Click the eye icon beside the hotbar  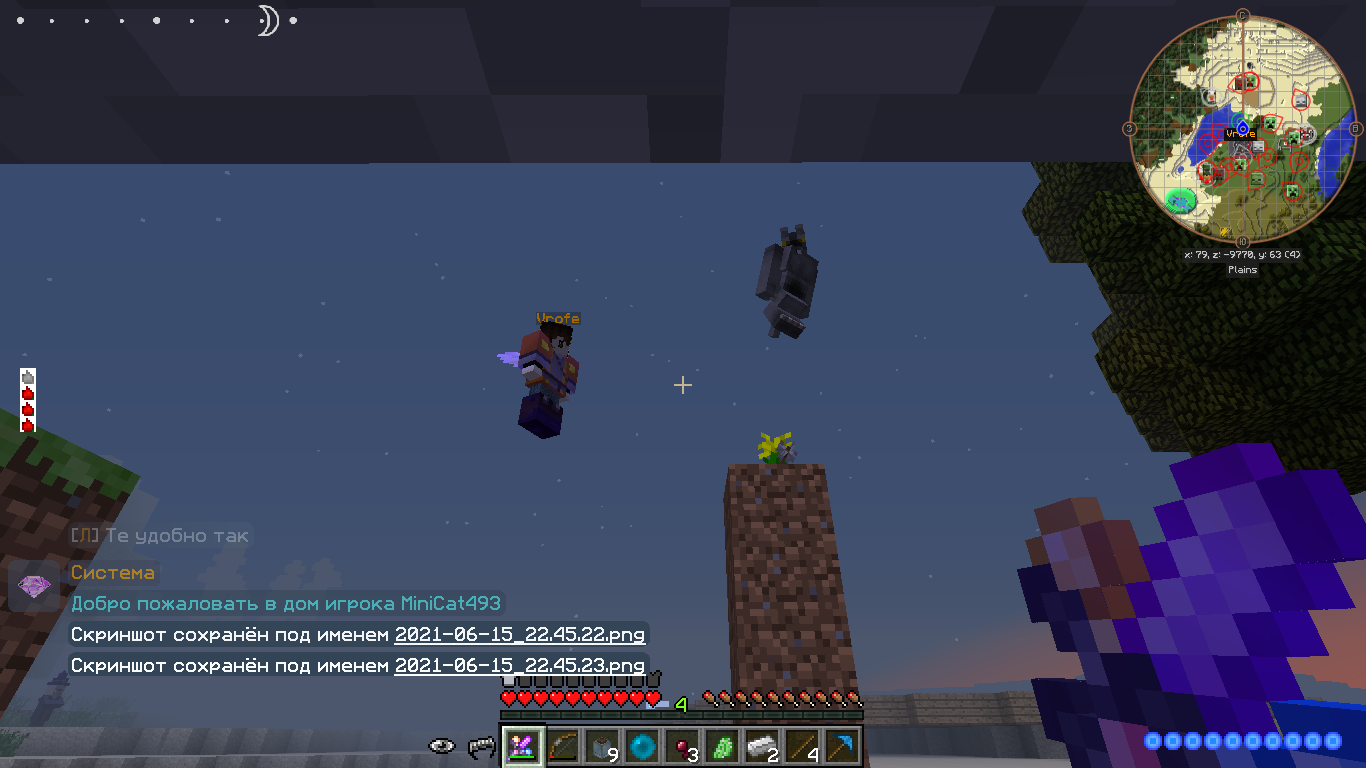(442, 746)
